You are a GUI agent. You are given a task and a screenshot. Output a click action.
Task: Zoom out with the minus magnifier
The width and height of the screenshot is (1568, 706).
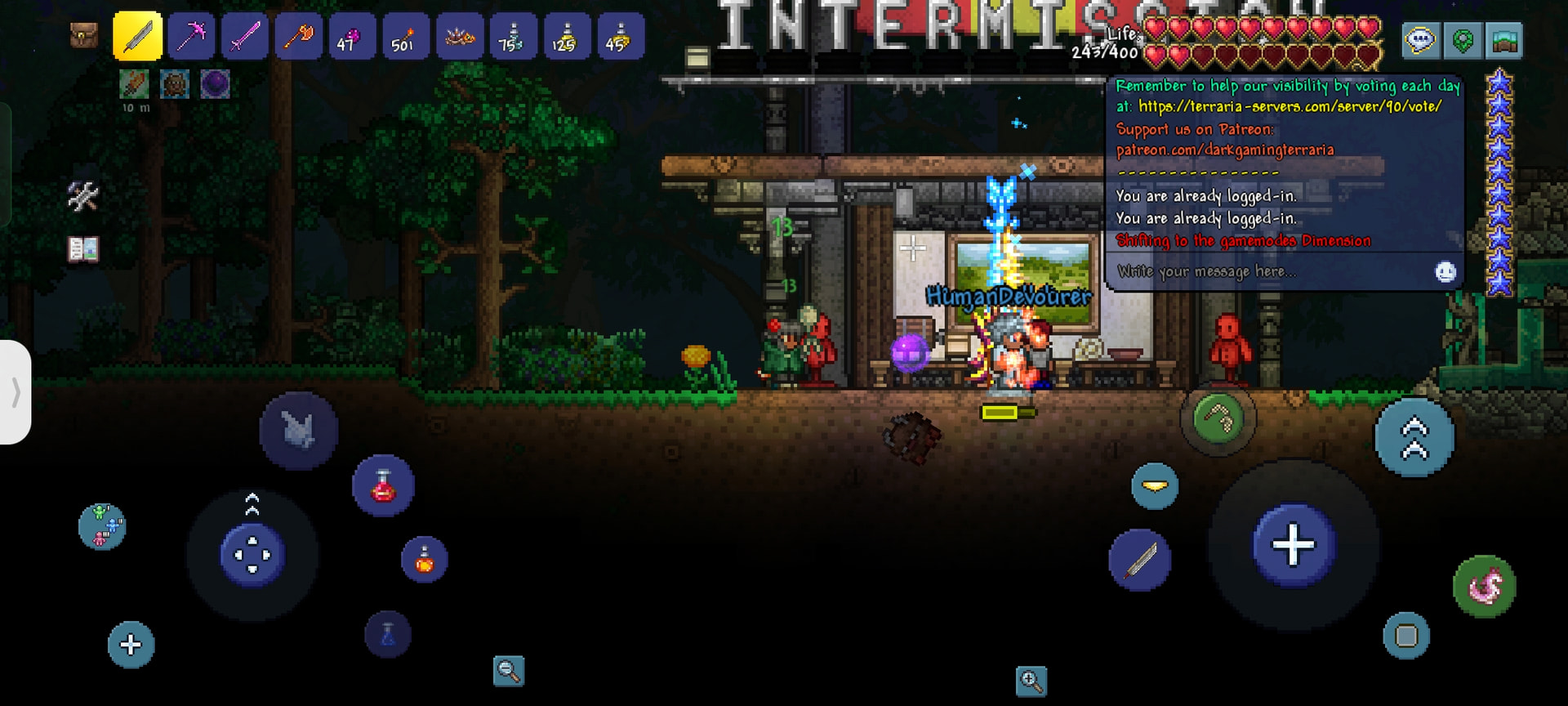pyautogui.click(x=508, y=671)
